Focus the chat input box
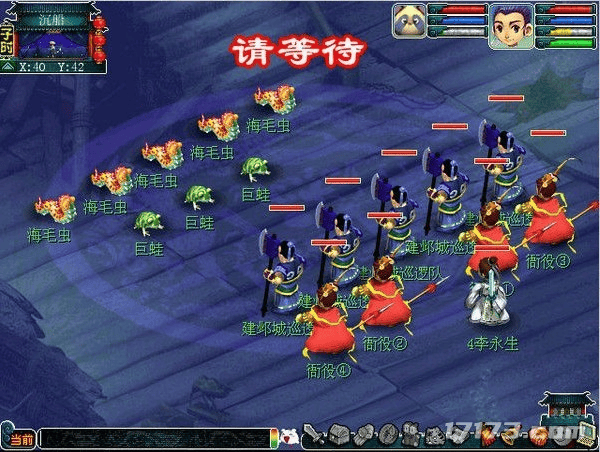The image size is (600, 452). 155,439
